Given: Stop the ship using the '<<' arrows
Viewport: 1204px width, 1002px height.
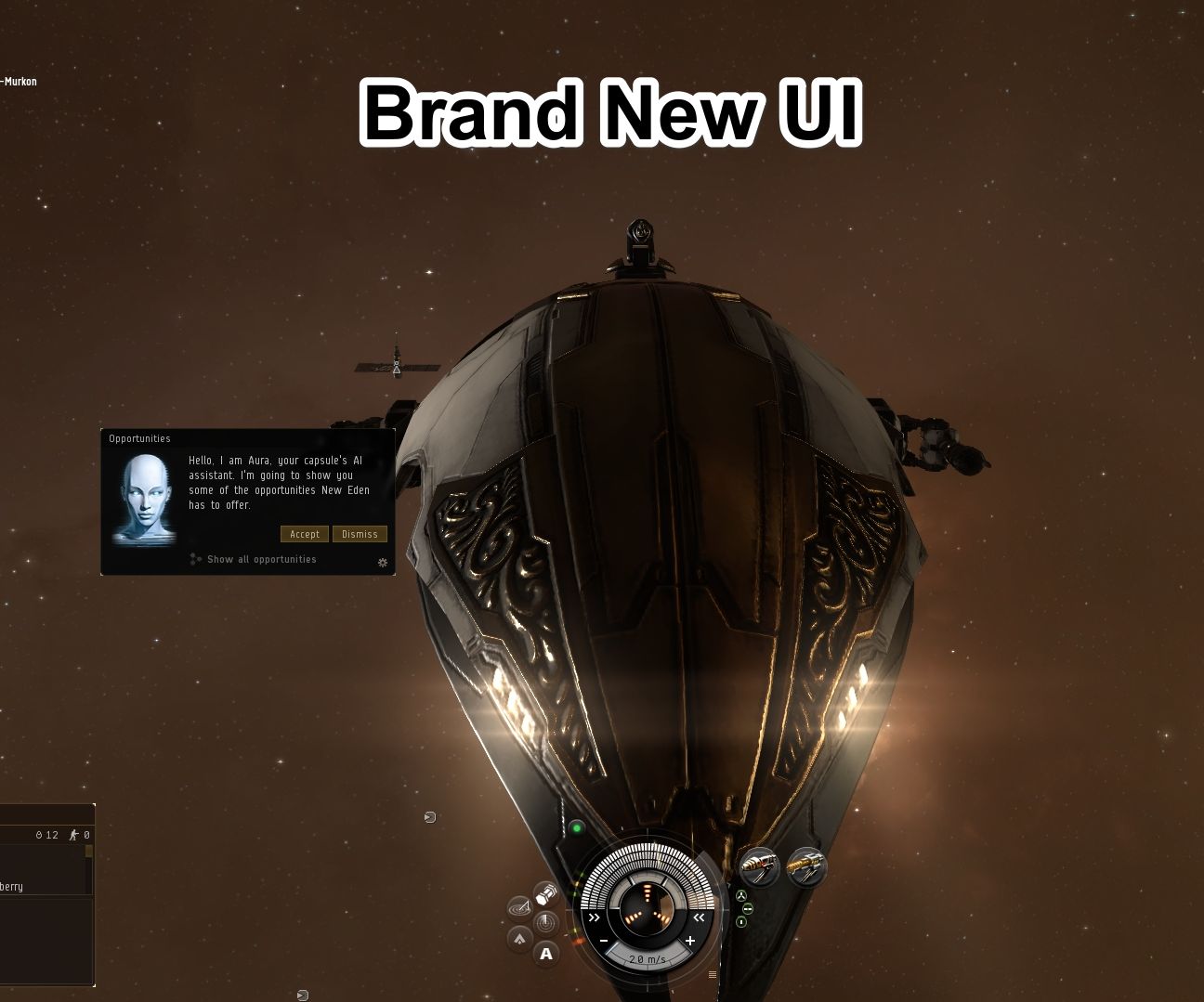Looking at the screenshot, I should (700, 917).
